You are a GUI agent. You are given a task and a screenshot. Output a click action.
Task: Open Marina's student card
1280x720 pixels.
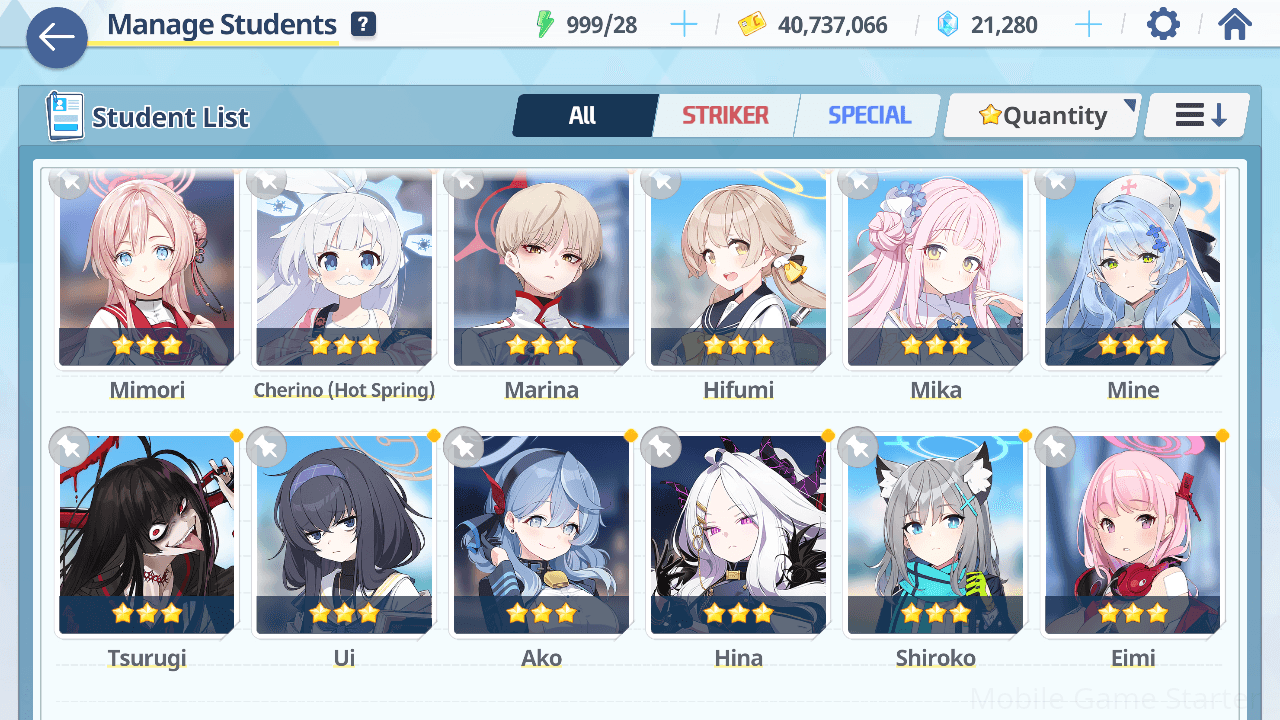[x=541, y=270]
